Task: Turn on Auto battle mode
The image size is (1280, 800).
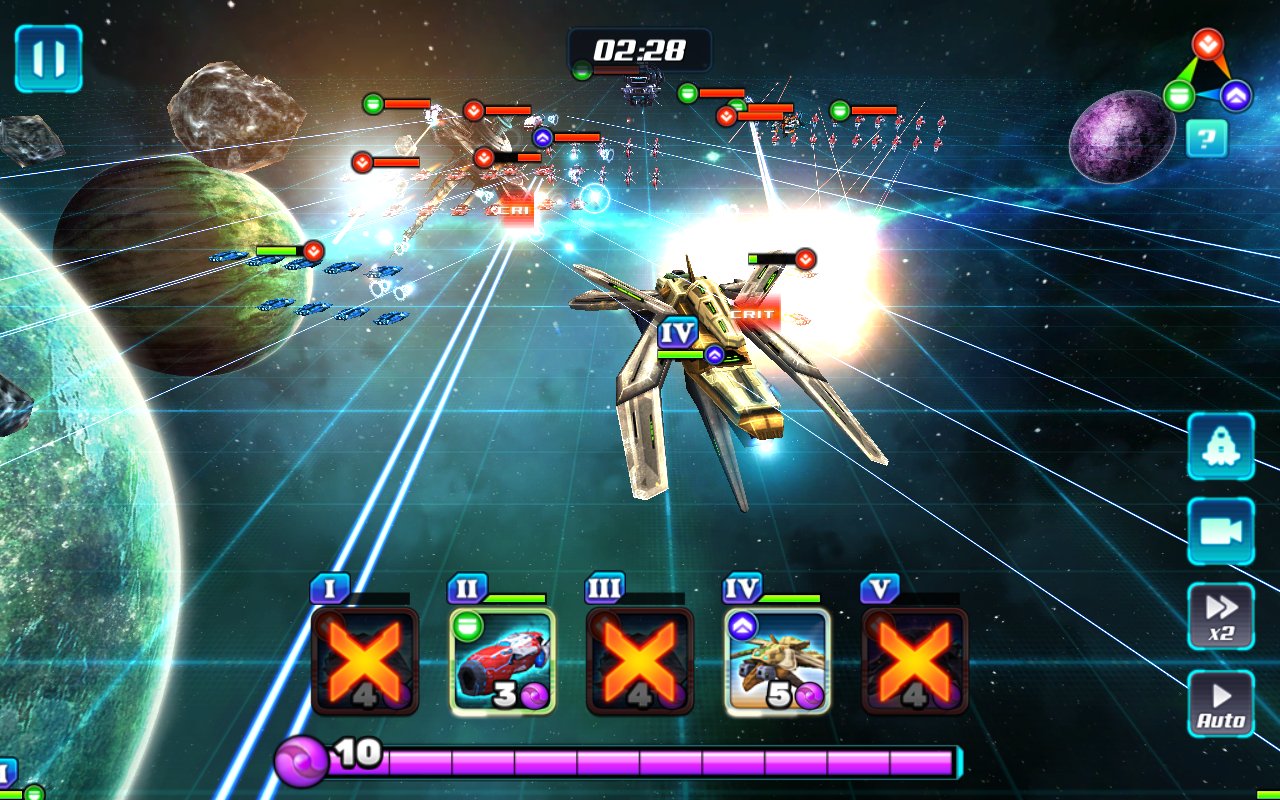Action: pyautogui.click(x=1220, y=703)
